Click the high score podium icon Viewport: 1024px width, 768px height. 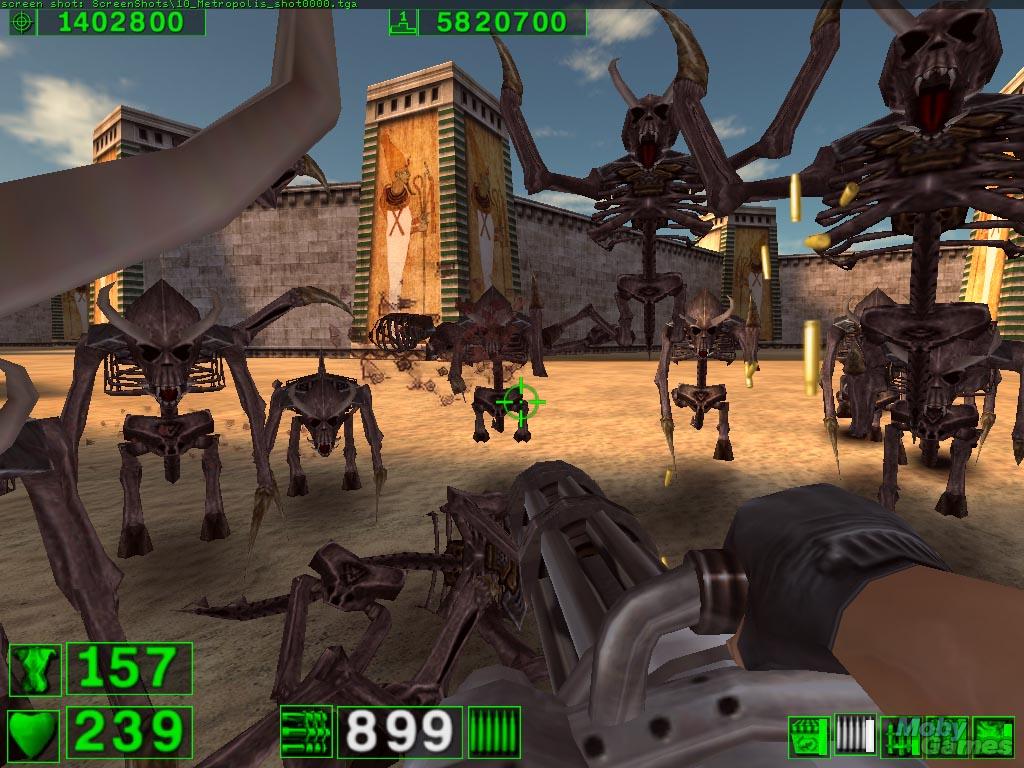[x=402, y=22]
